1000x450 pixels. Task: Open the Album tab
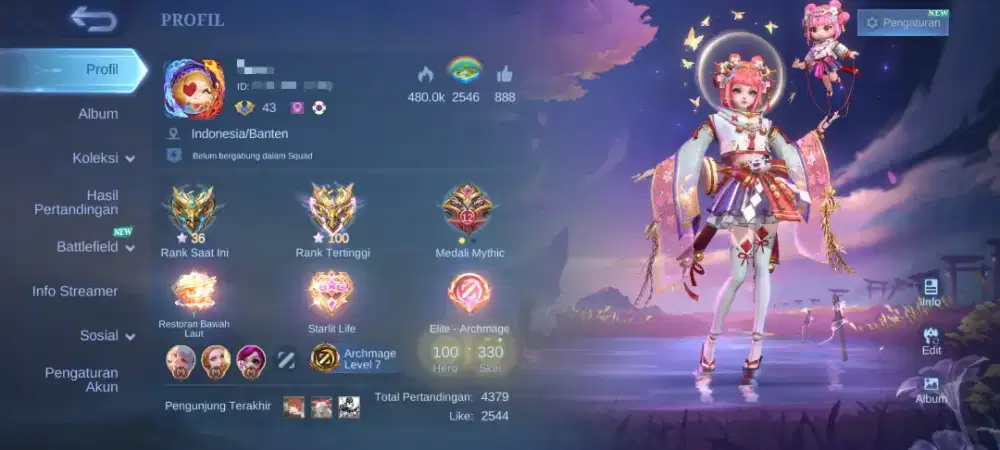tap(98, 114)
